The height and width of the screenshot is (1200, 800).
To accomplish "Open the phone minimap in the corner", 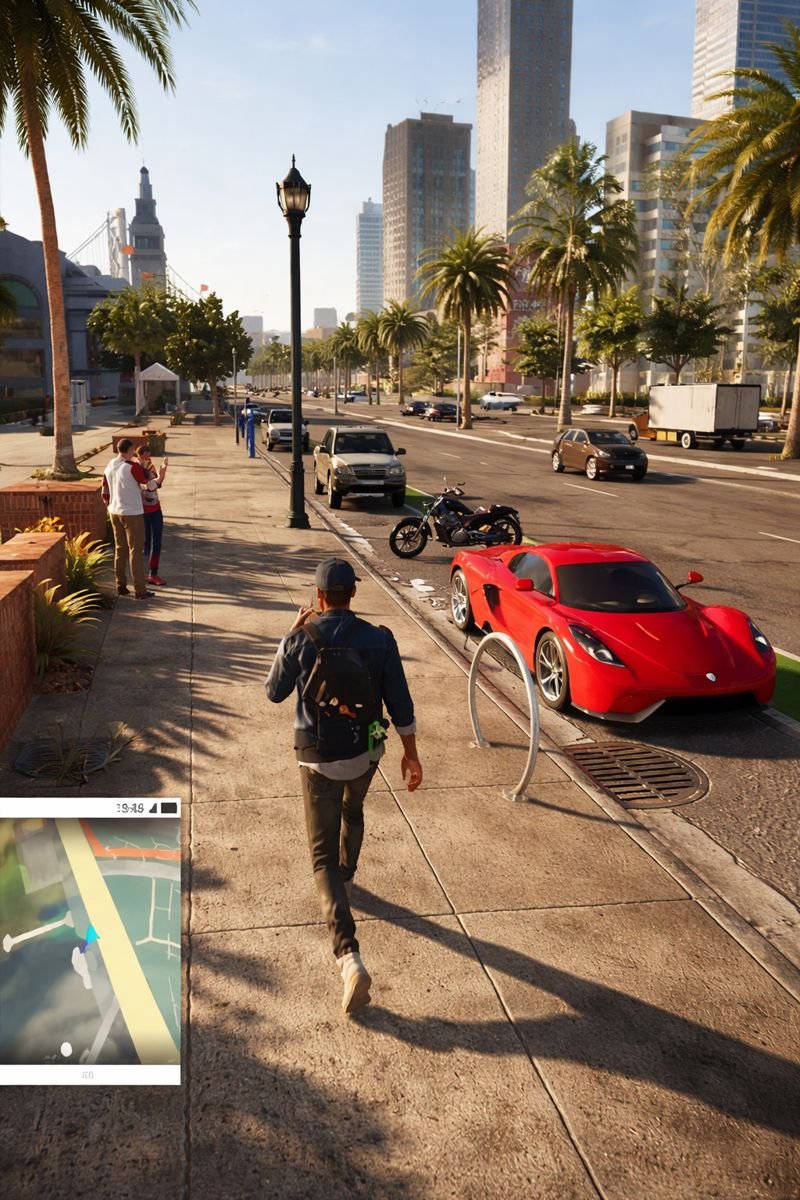I will tap(90, 940).
